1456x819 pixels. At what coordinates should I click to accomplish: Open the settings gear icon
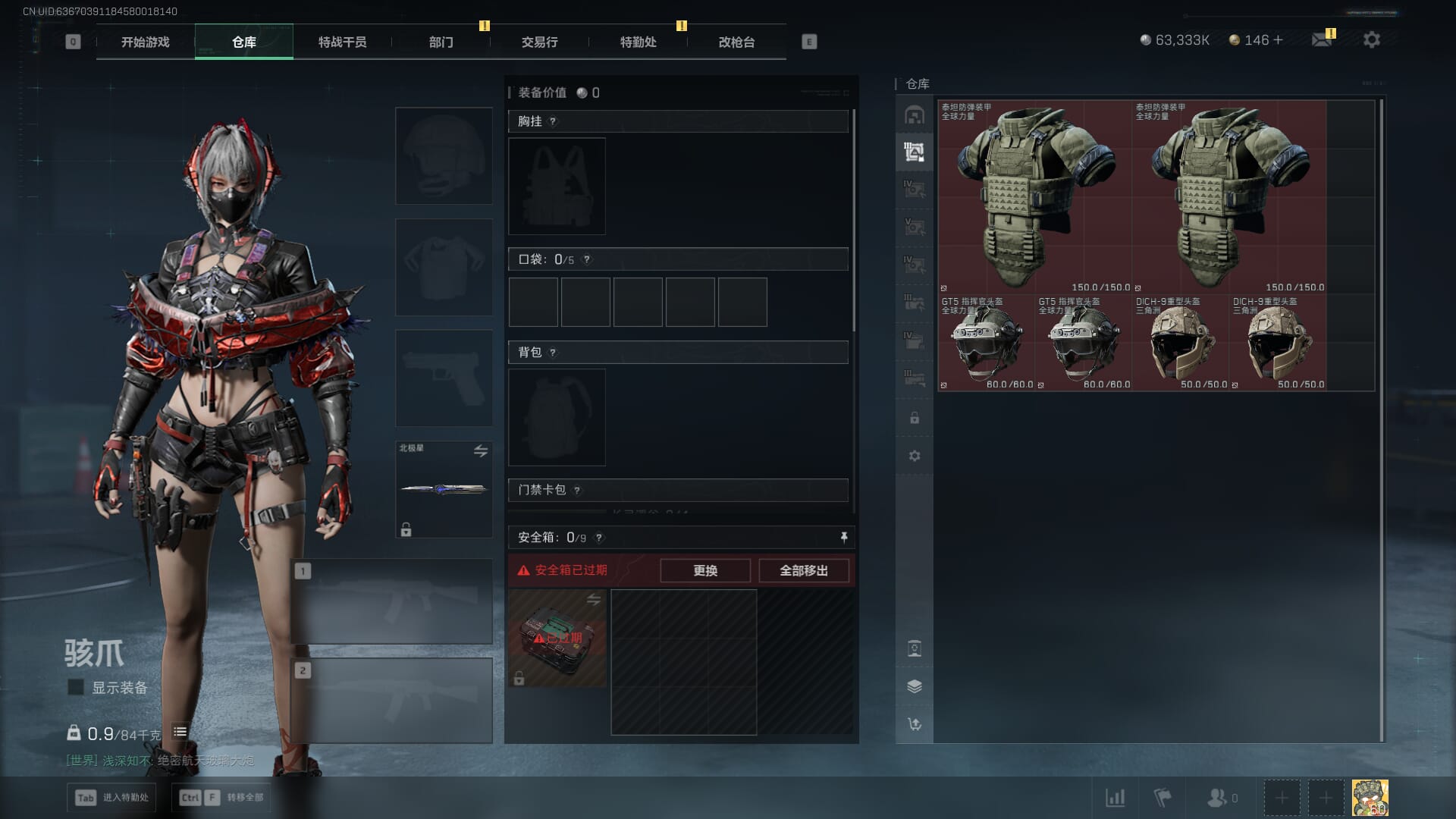click(x=1371, y=40)
